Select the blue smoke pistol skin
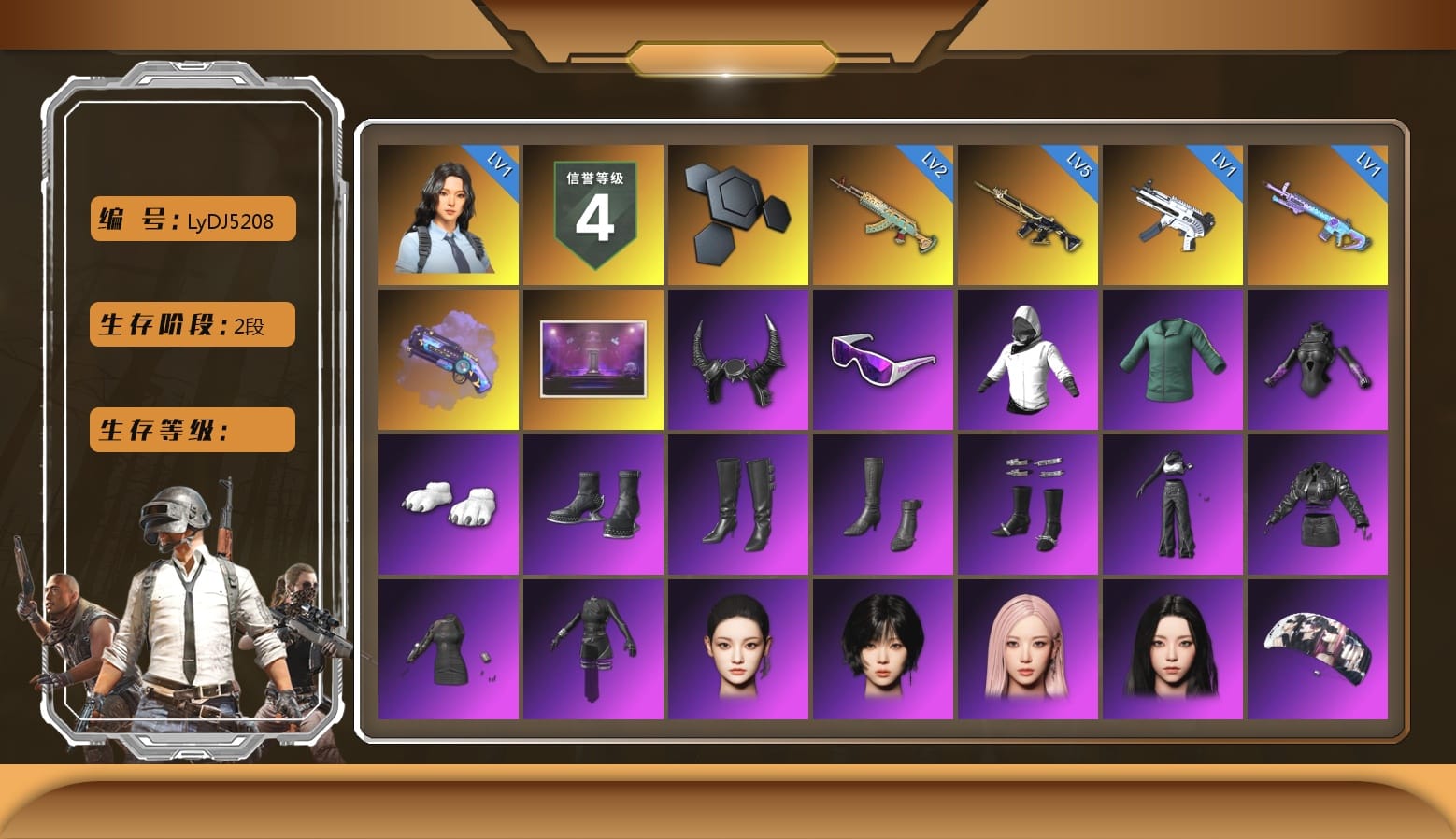 click(449, 360)
